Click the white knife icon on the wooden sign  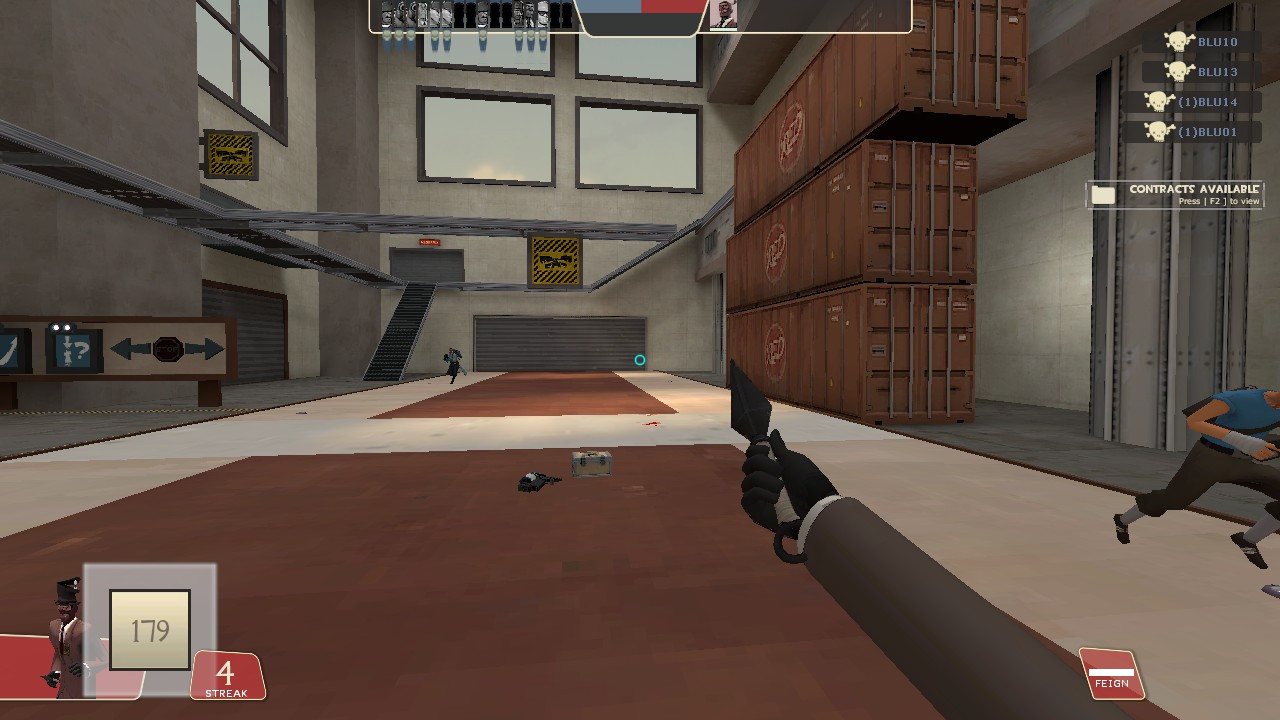tap(8, 350)
